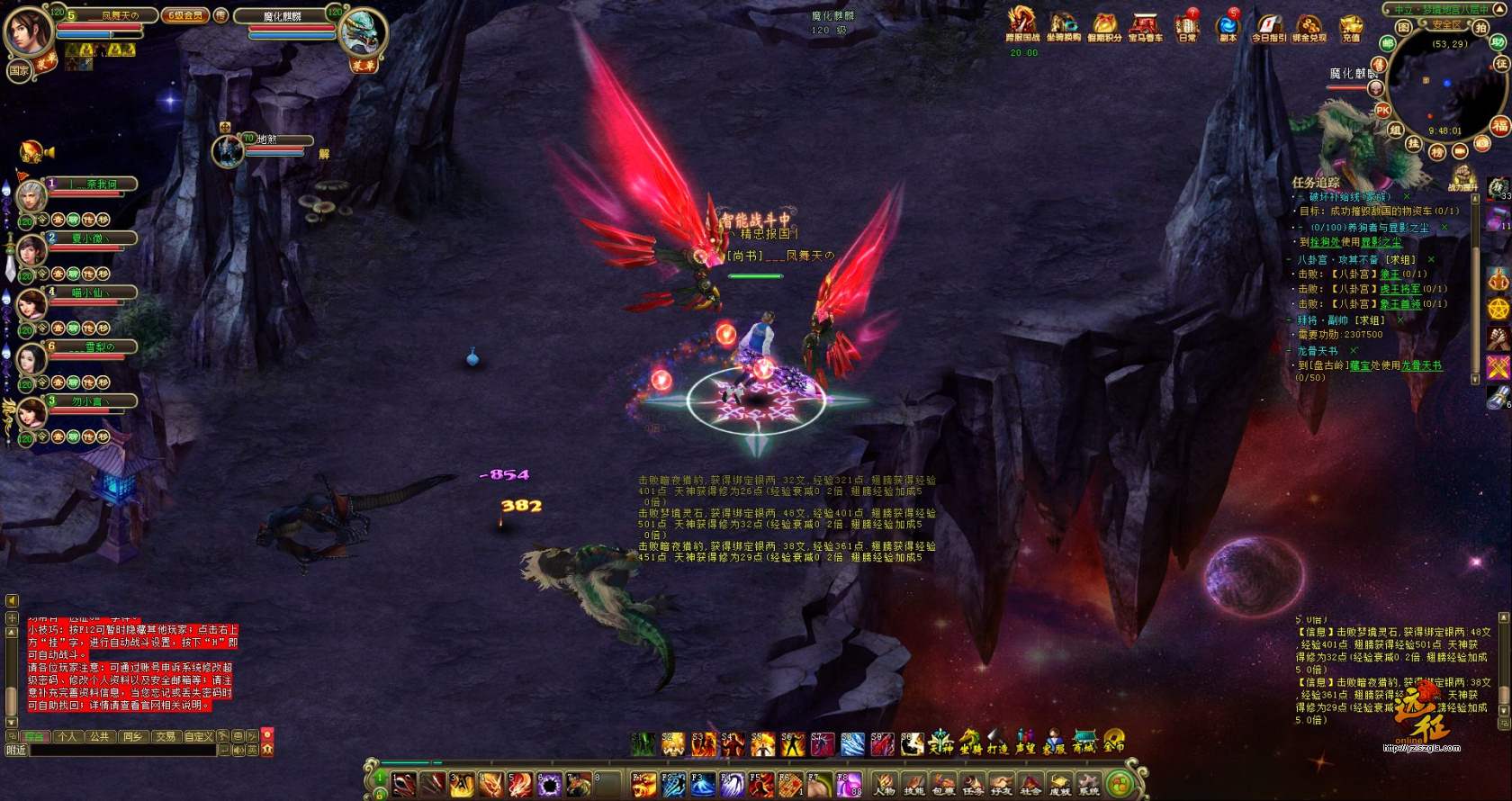This screenshot has width=1512, height=801.
Task: Switch chat to the 交易 trade tab
Action: [x=166, y=736]
